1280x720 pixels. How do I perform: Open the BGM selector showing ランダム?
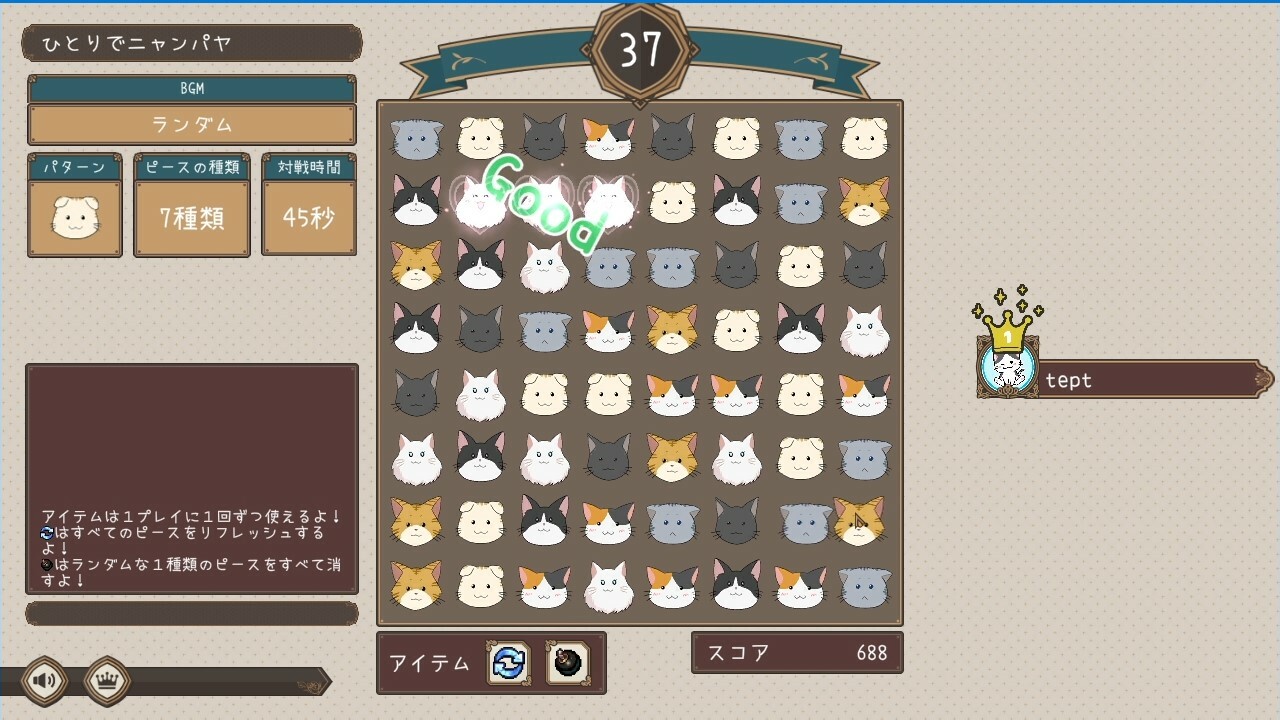[190, 124]
